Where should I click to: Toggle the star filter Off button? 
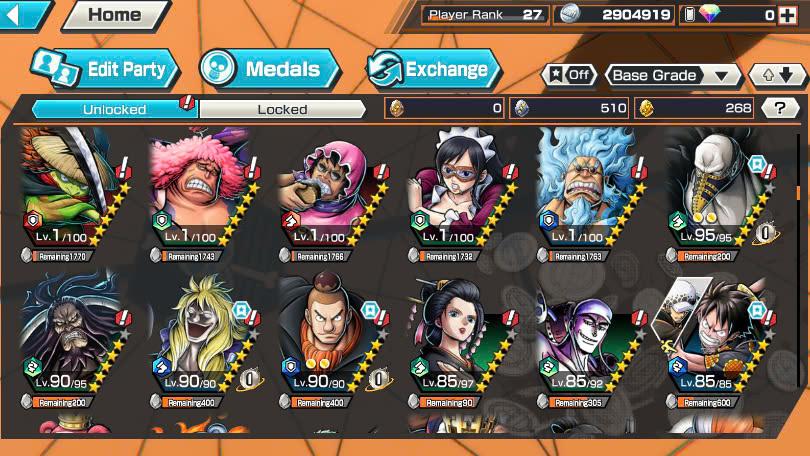(569, 75)
